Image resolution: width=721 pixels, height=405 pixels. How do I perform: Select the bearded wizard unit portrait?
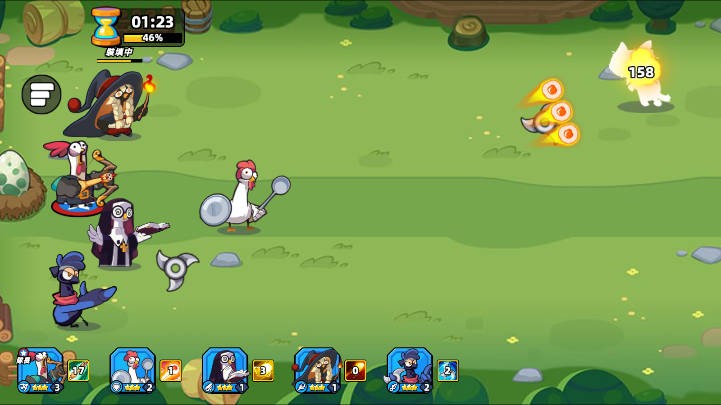pyautogui.click(x=317, y=368)
